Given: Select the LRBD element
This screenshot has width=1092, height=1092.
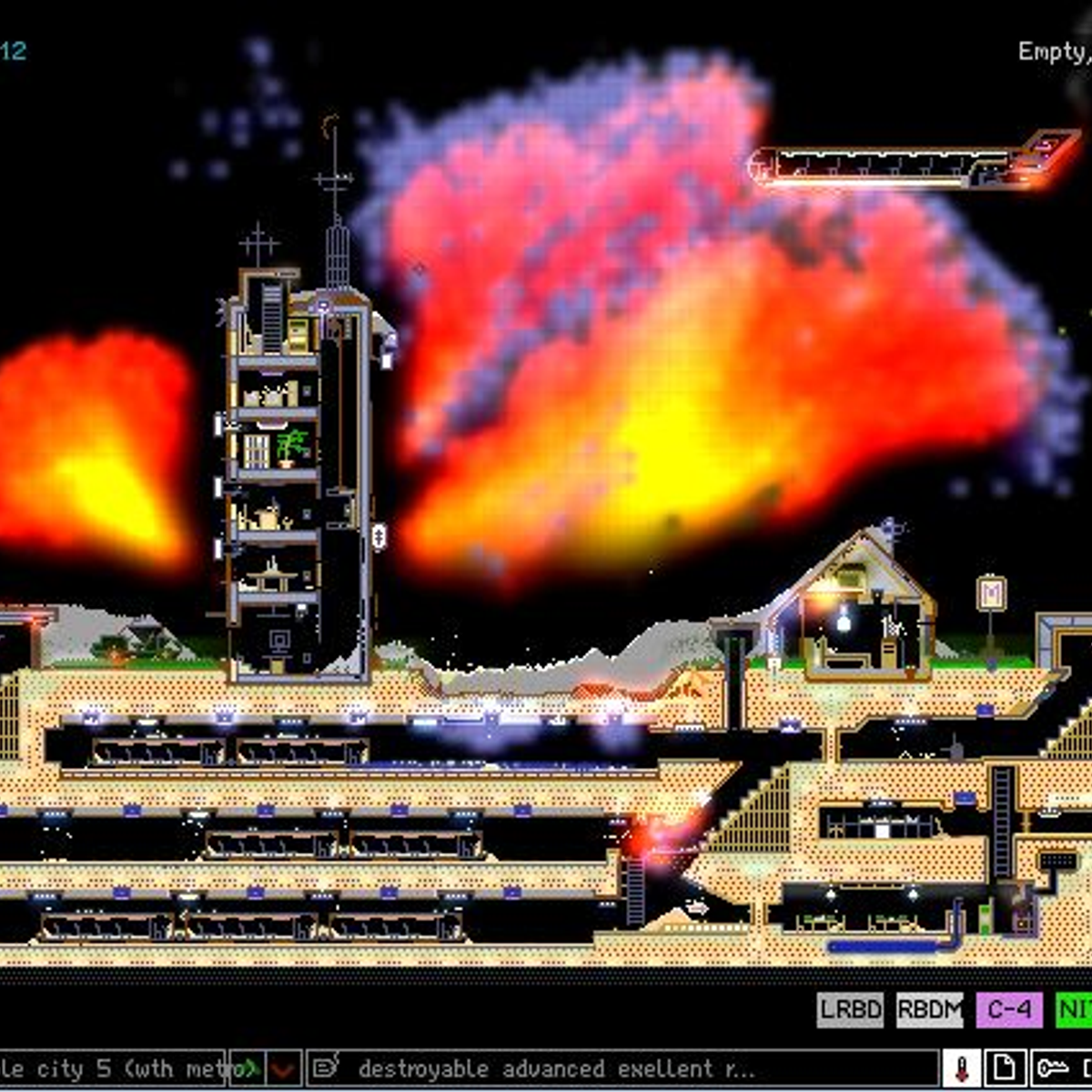Looking at the screenshot, I should [x=850, y=1010].
